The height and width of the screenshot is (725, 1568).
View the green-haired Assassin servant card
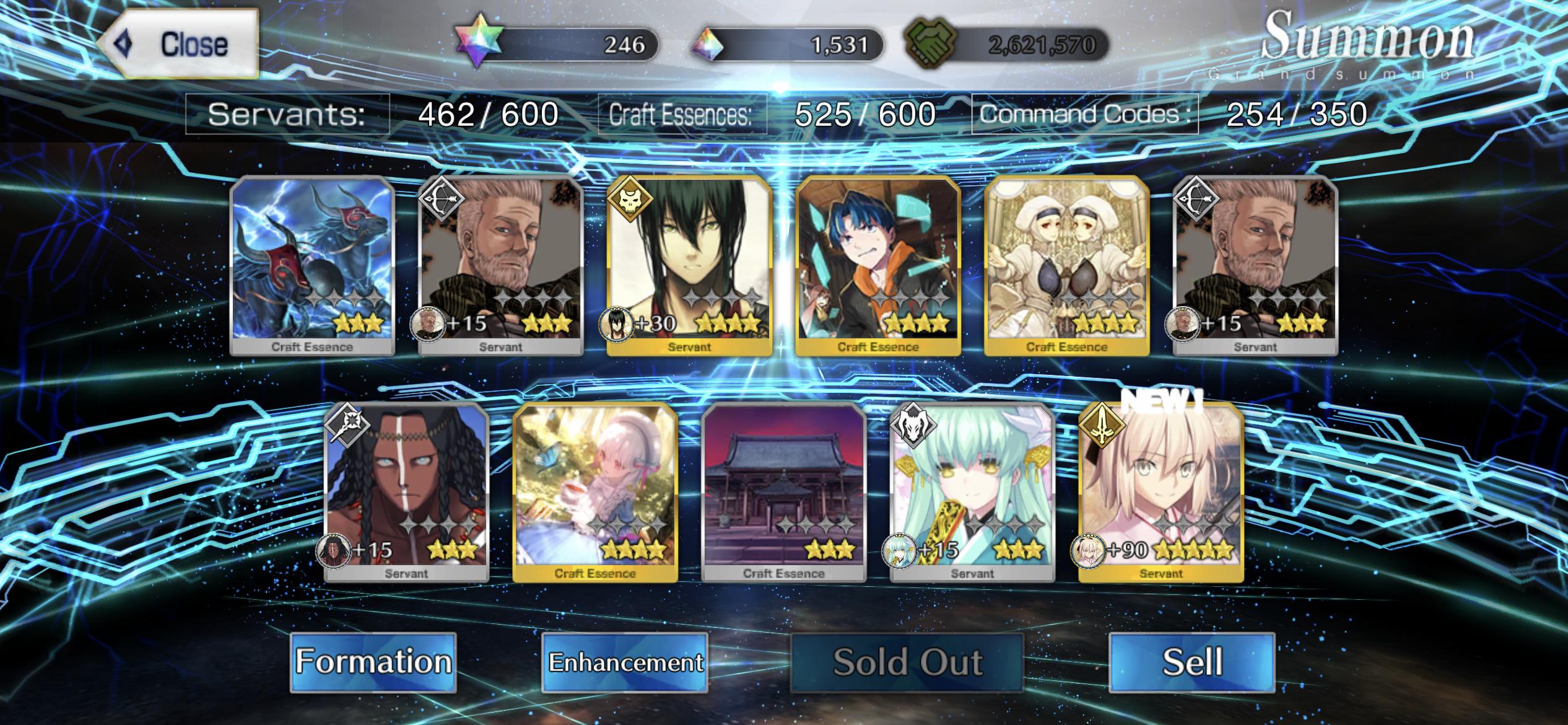point(689,265)
